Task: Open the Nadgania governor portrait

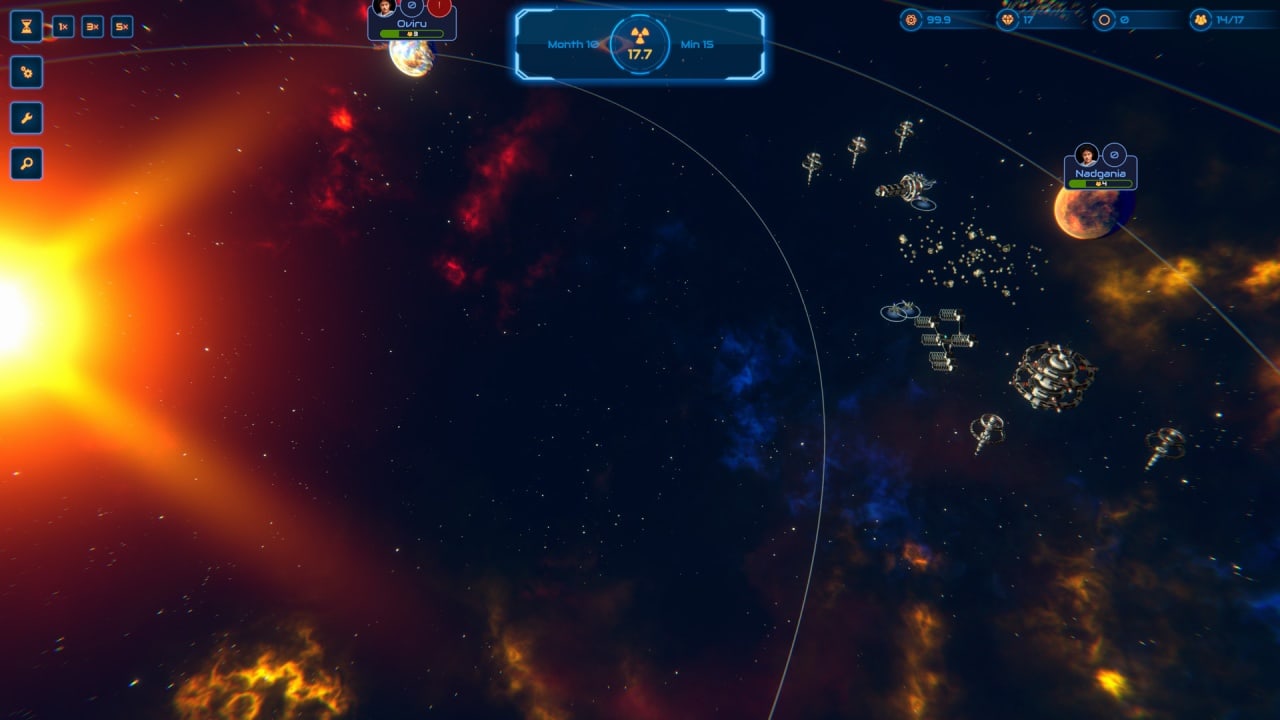Action: 1086,155
